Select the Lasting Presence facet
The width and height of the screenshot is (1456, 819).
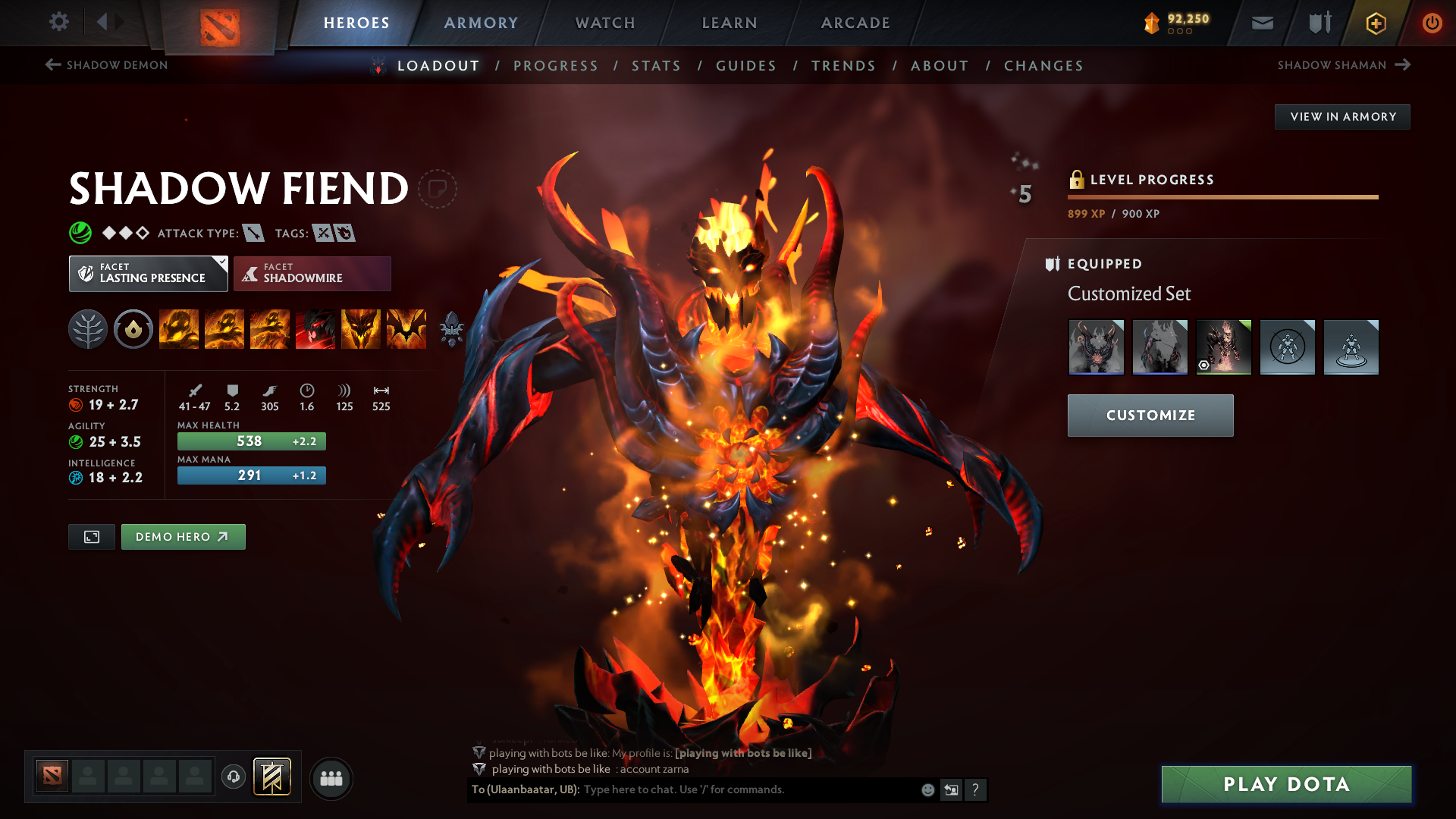[148, 273]
